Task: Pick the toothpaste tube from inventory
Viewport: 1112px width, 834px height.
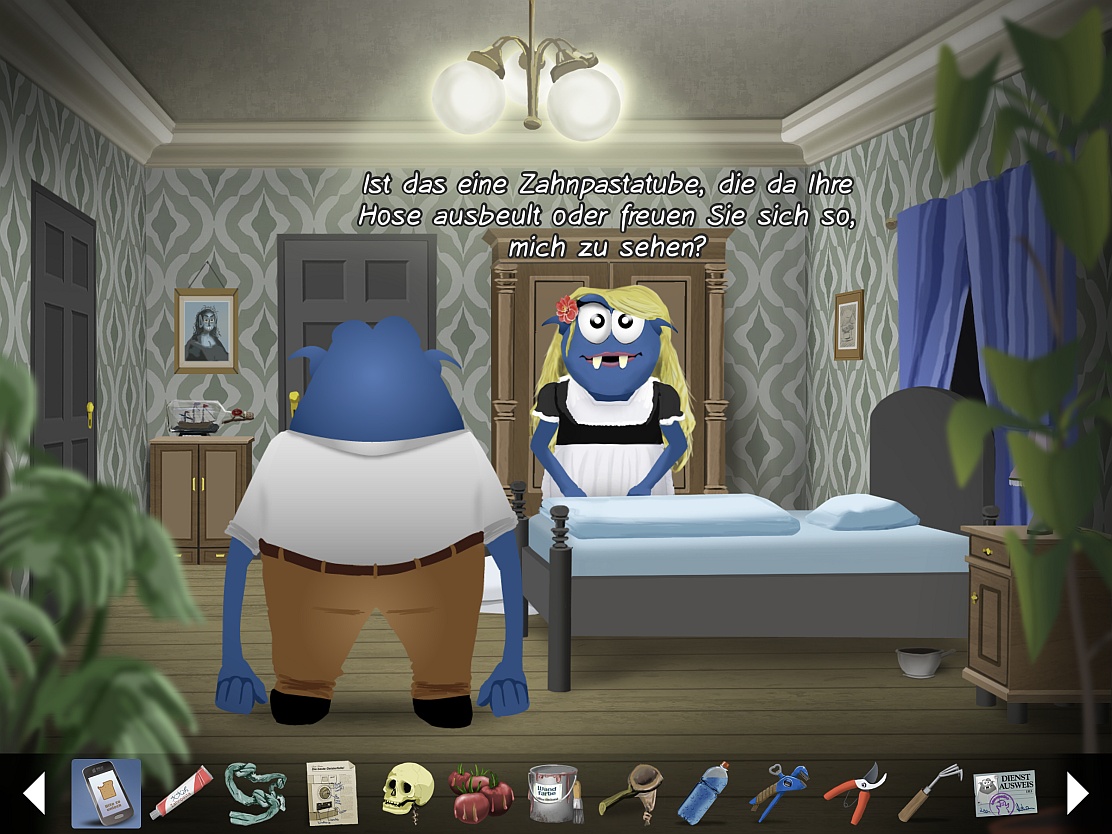Action: pos(181,793)
